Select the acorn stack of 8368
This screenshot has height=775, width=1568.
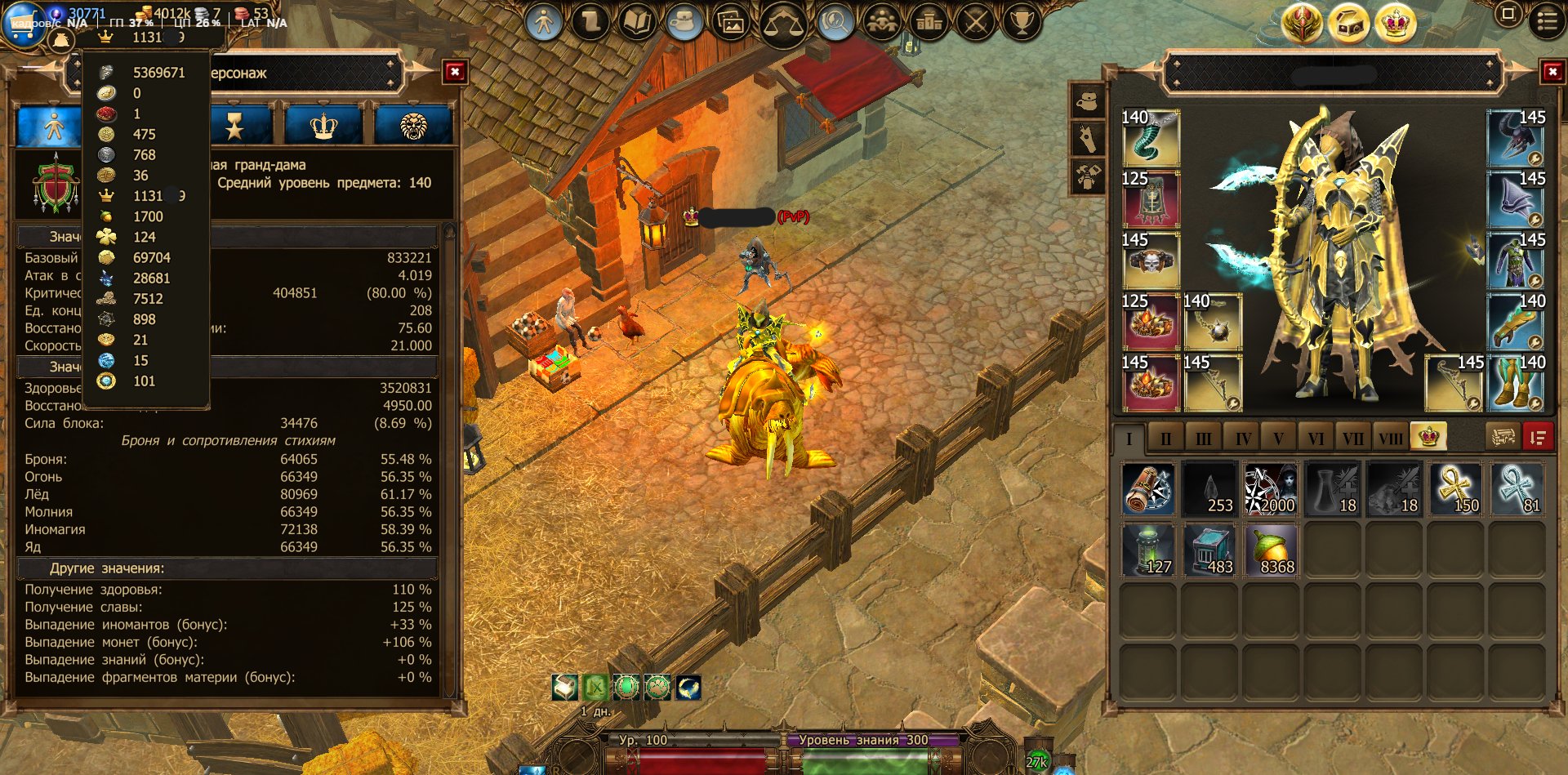point(1271,551)
